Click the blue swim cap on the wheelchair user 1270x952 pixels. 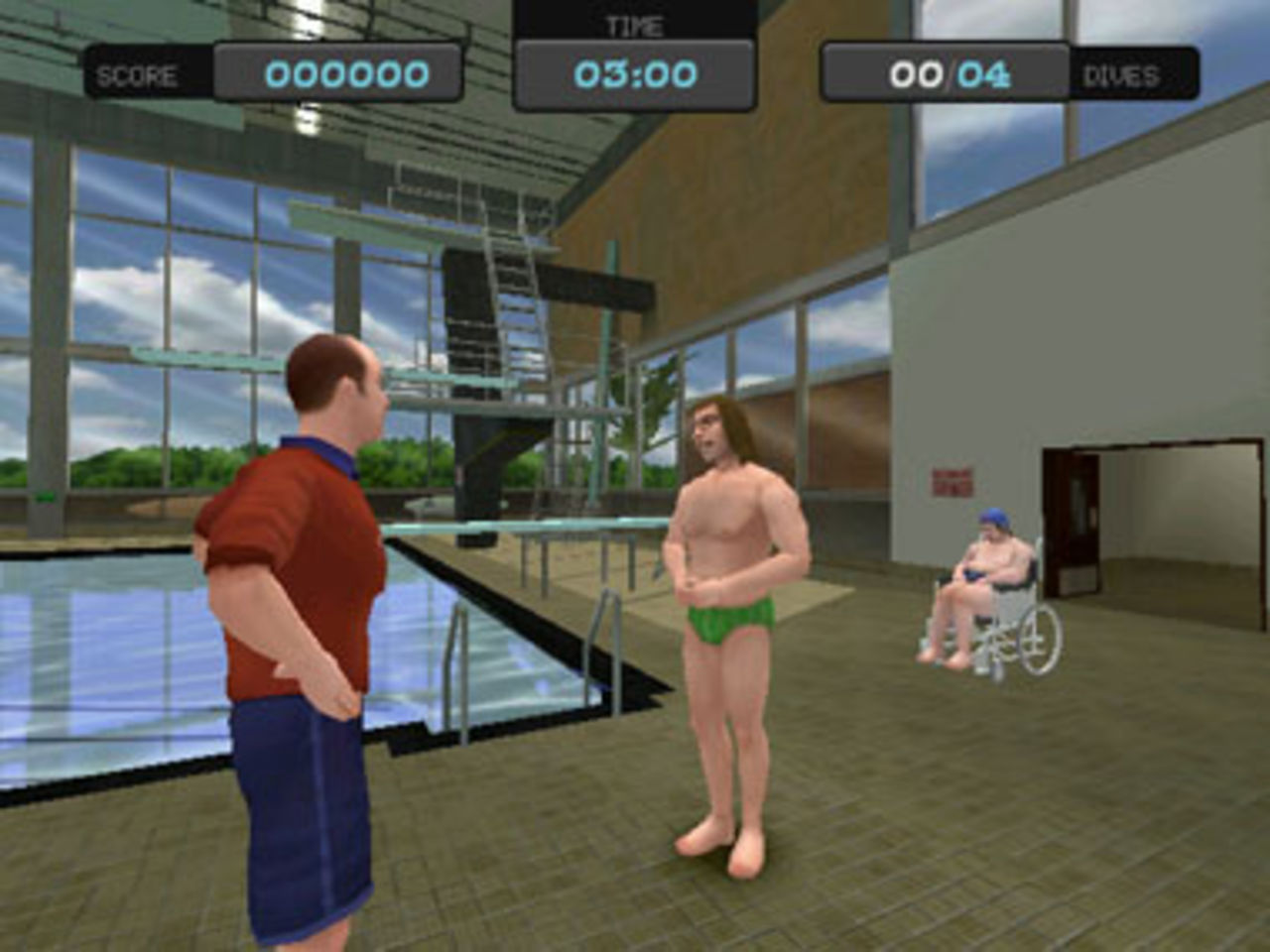point(993,519)
